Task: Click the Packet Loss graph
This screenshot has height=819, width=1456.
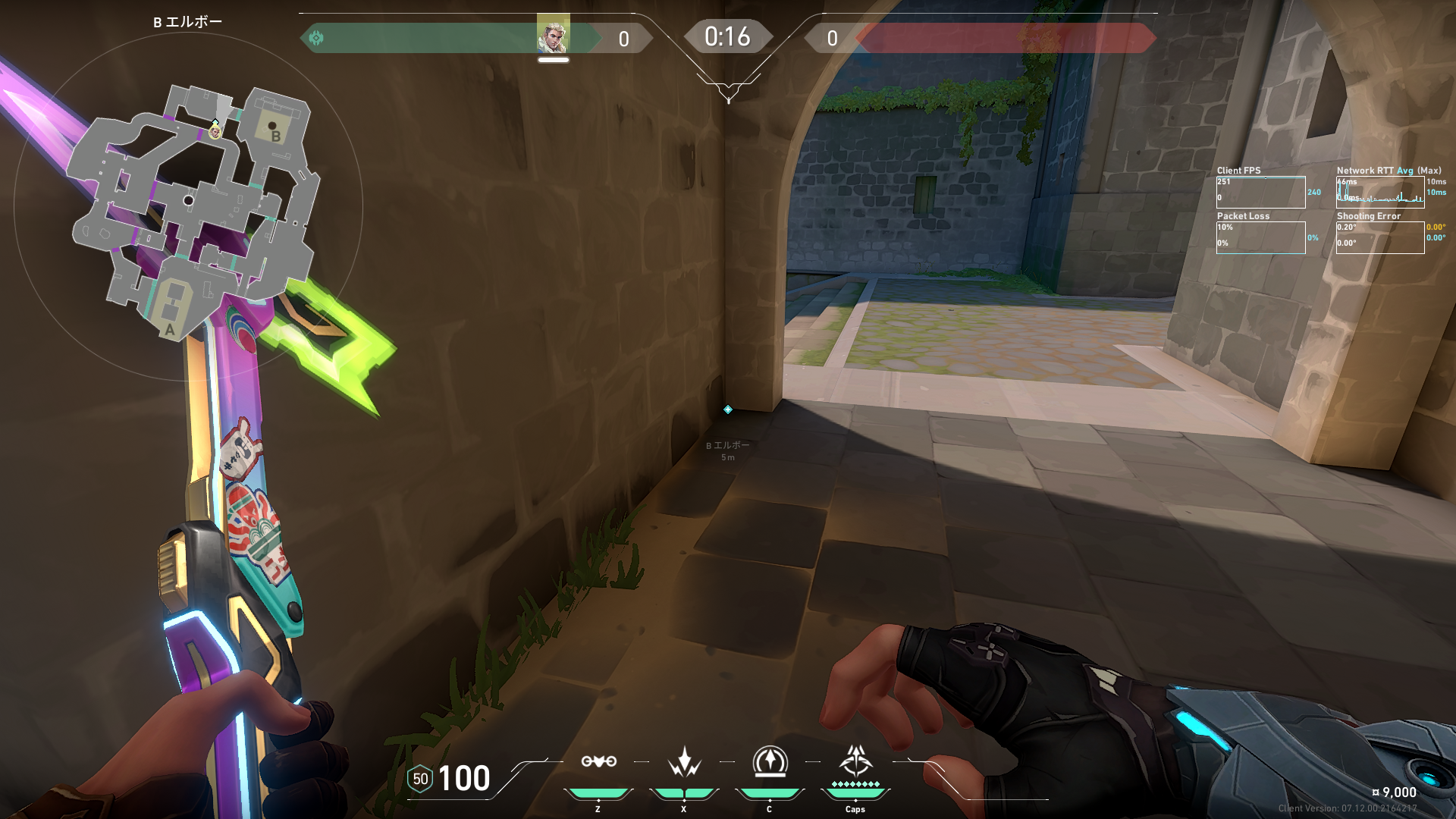Action: pos(1260,237)
